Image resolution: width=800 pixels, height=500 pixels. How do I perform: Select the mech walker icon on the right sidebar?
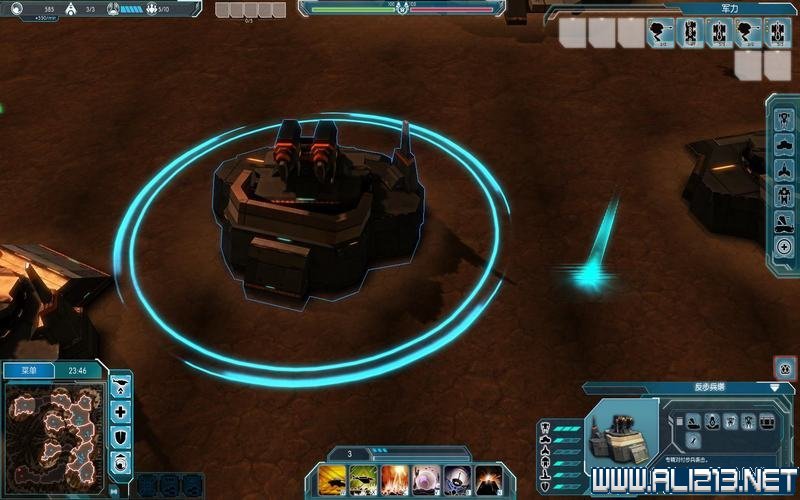pyautogui.click(x=784, y=195)
